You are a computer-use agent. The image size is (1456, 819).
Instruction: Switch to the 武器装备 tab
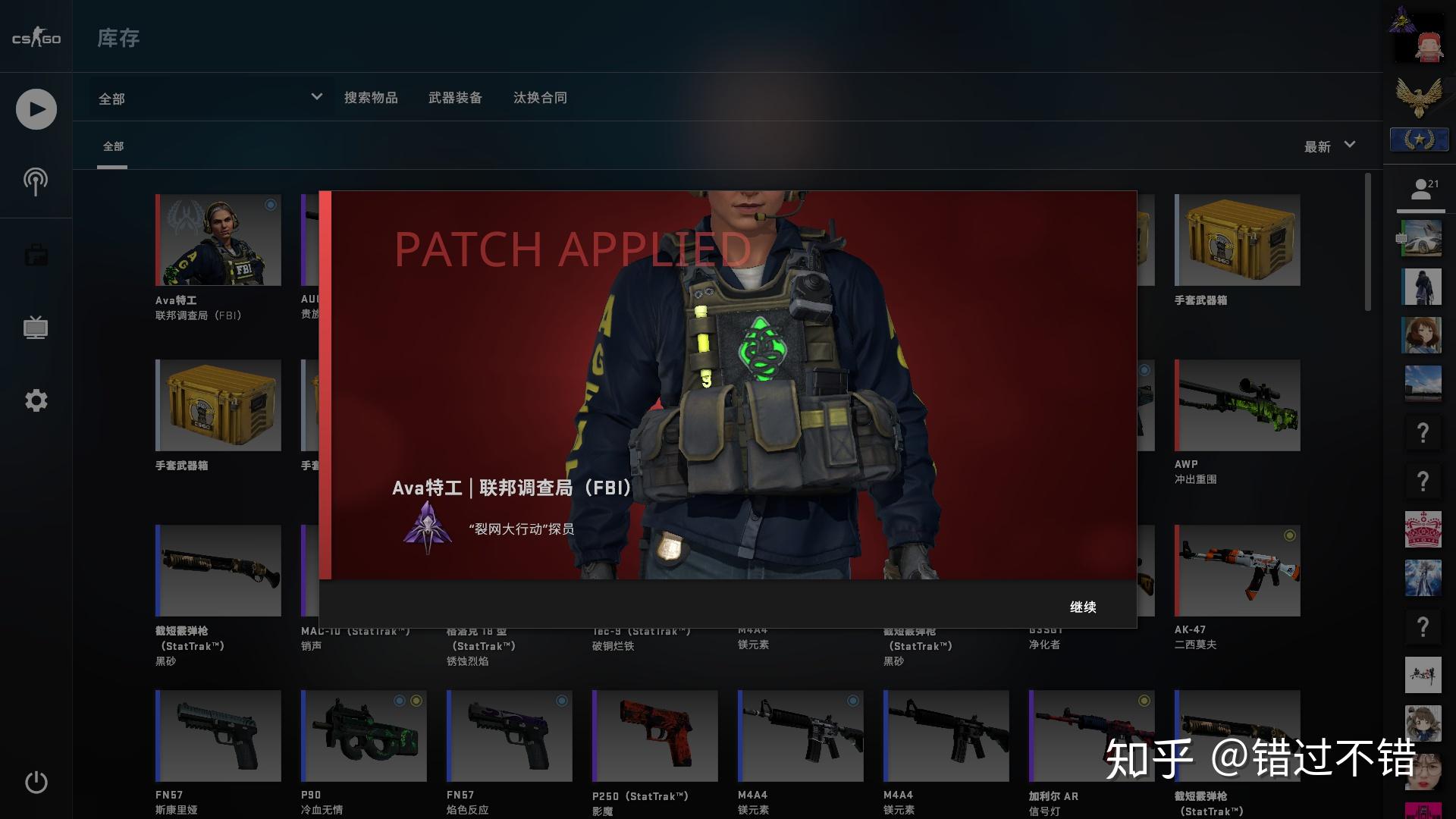pyautogui.click(x=456, y=98)
